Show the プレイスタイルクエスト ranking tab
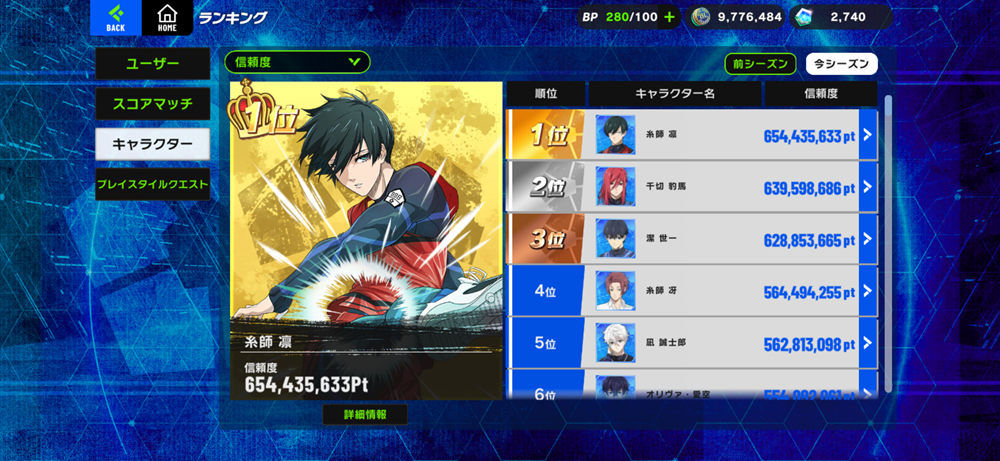1000x461 pixels. click(x=152, y=184)
